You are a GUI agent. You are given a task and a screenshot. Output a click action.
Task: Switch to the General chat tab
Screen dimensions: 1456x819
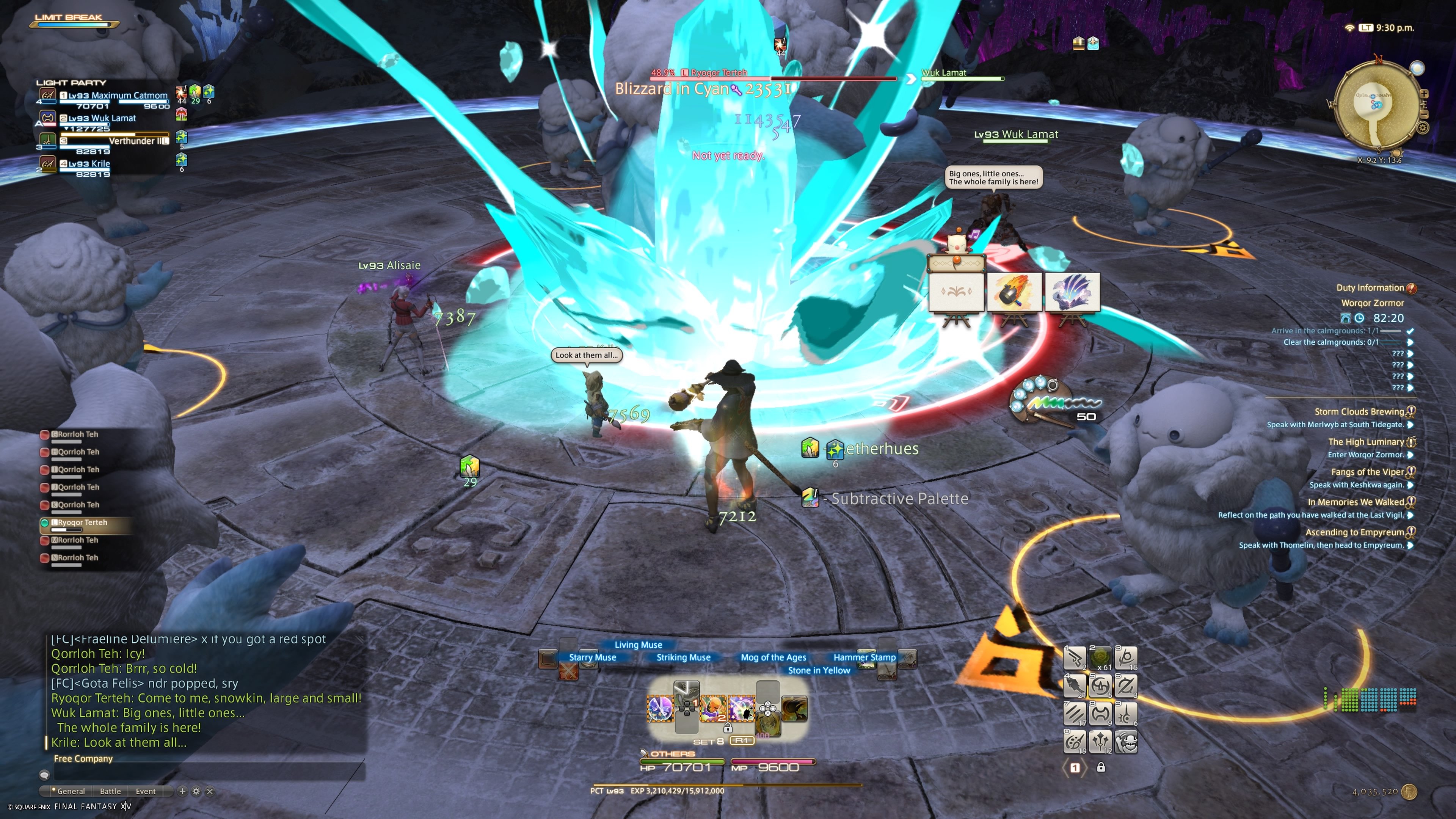click(x=71, y=791)
